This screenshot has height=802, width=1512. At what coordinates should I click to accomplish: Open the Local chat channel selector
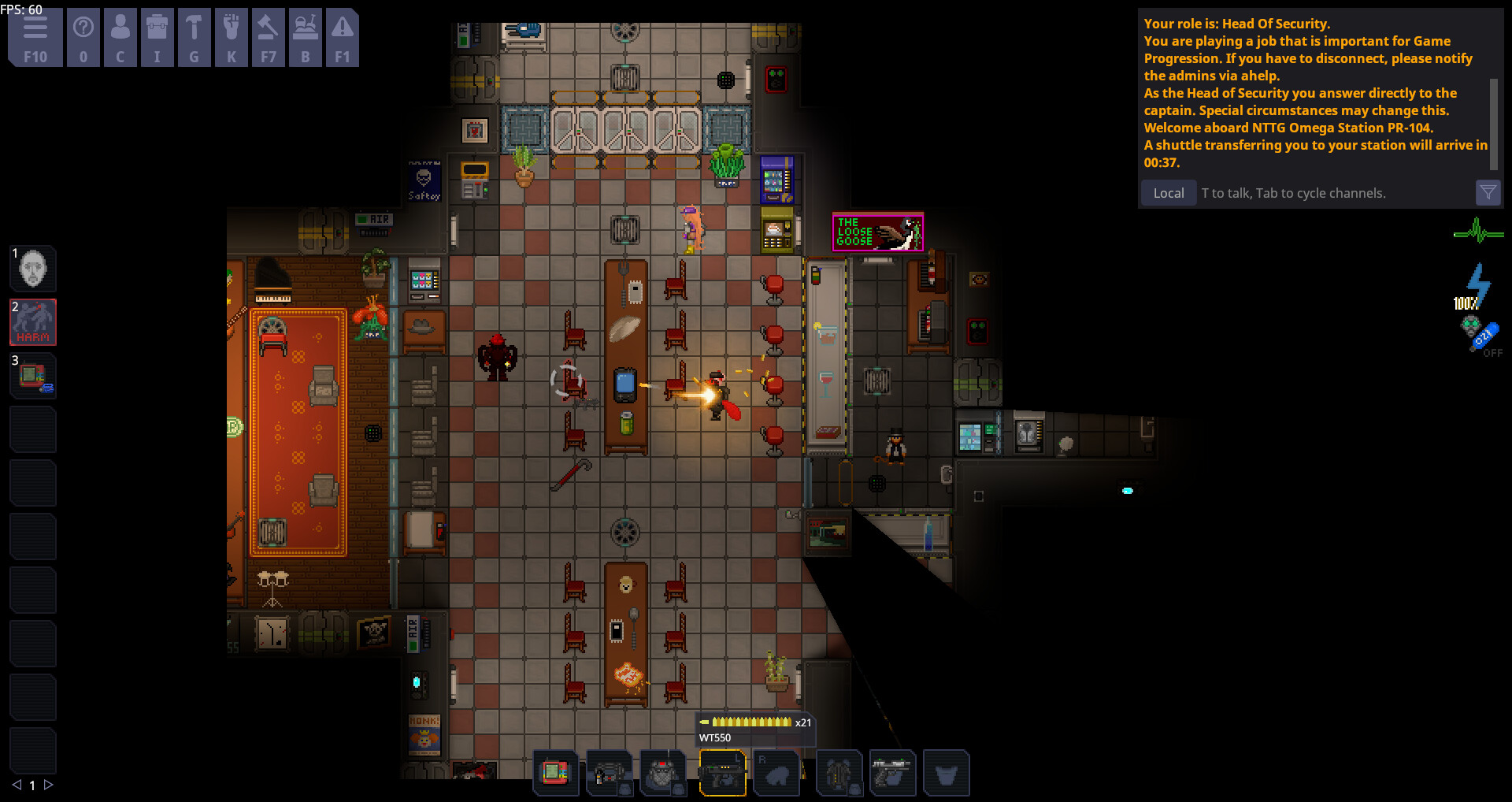tap(1168, 192)
